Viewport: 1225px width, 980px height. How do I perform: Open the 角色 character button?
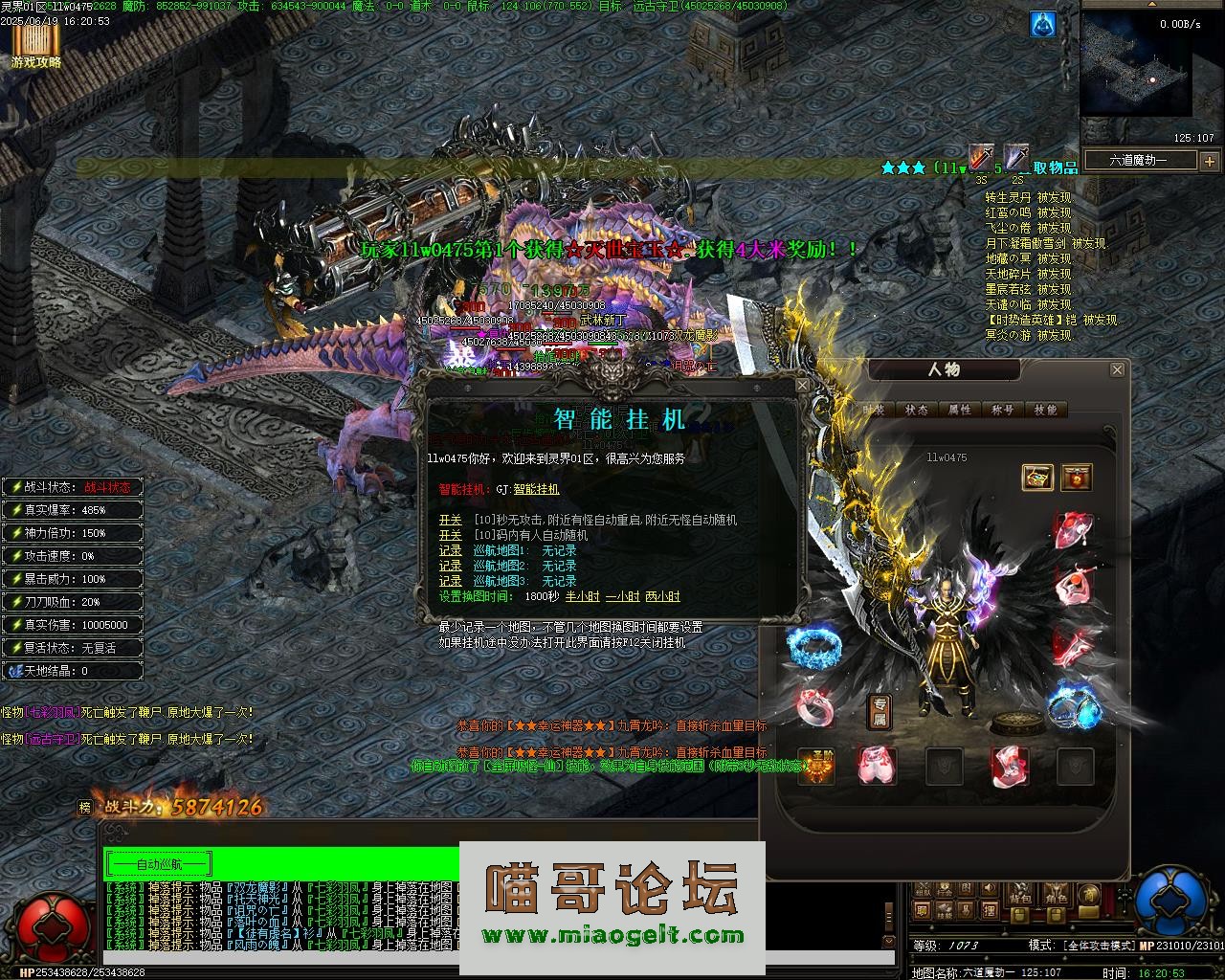(x=1056, y=896)
